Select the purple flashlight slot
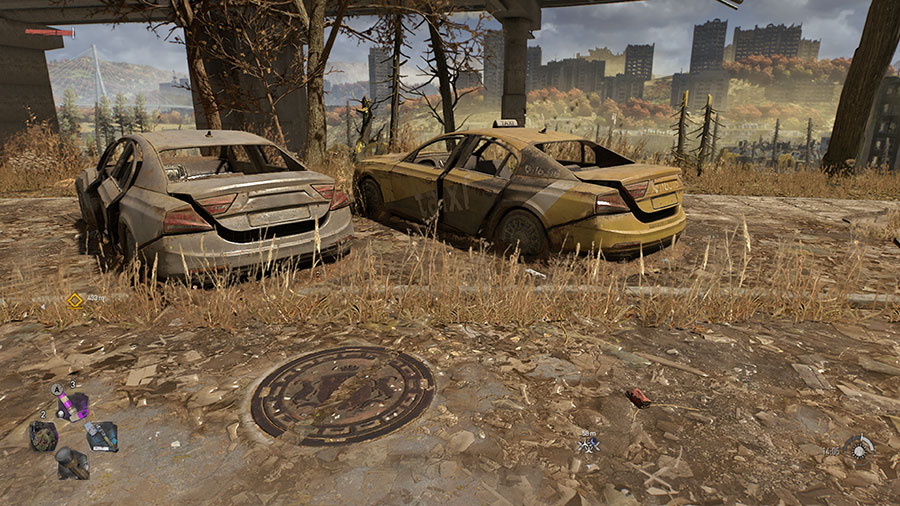Image resolution: width=900 pixels, height=506 pixels. [x=73, y=405]
